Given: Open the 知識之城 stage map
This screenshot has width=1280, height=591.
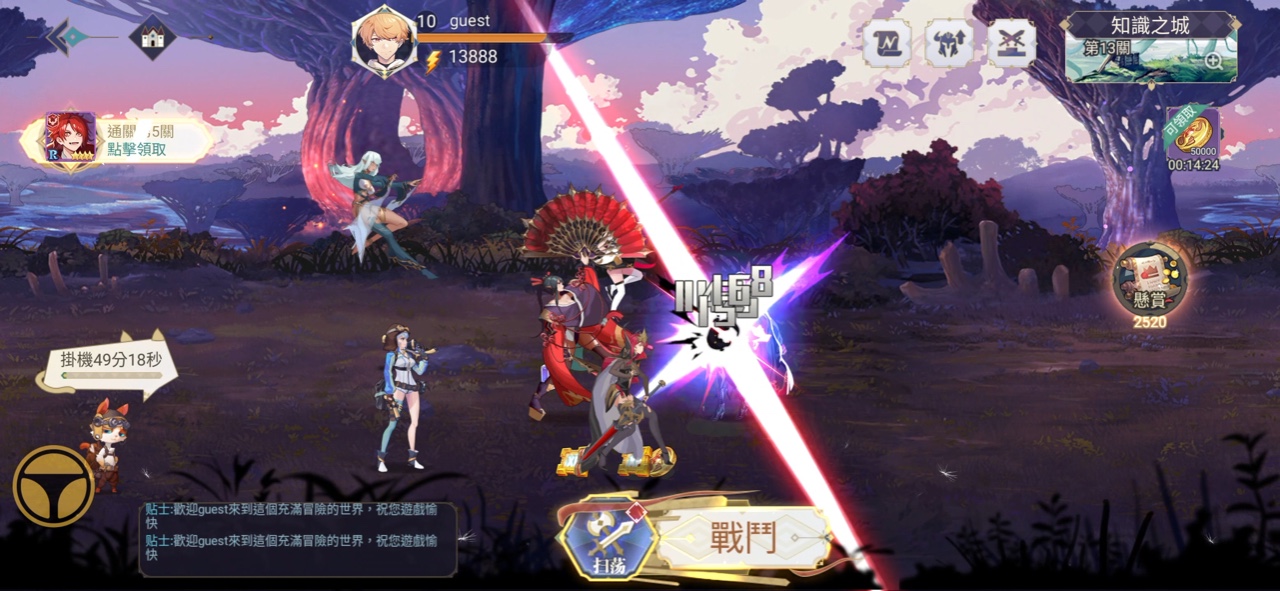Looking at the screenshot, I should 1150,47.
